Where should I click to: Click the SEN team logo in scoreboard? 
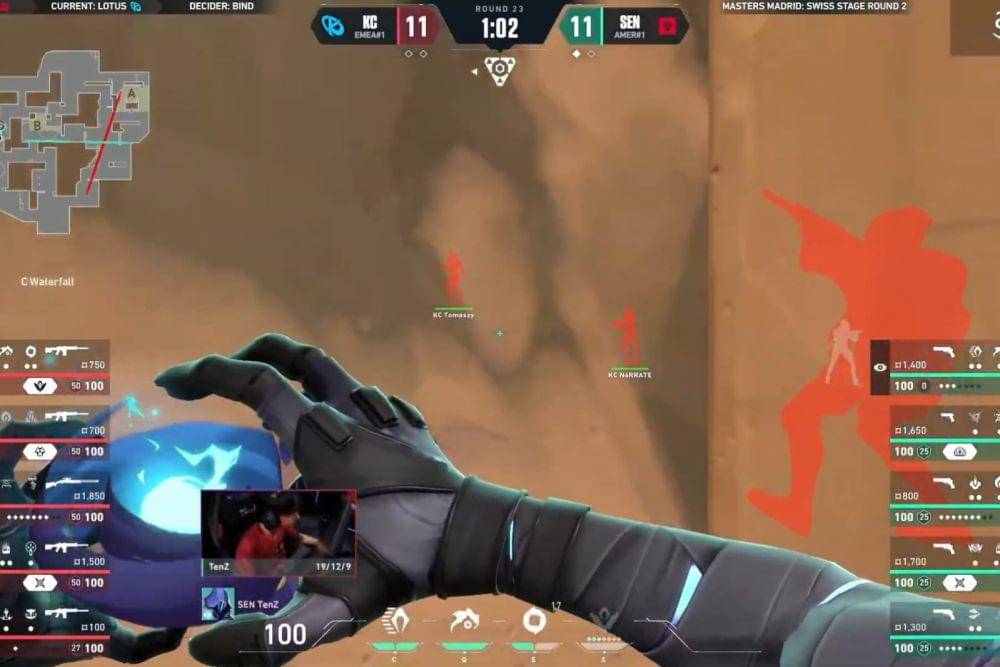point(668,25)
